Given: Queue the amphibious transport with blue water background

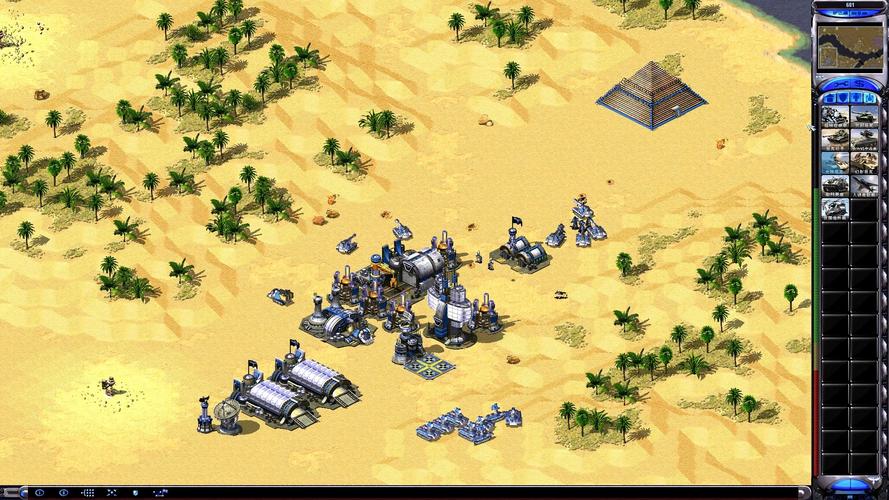Looking at the screenshot, I should click(835, 162).
